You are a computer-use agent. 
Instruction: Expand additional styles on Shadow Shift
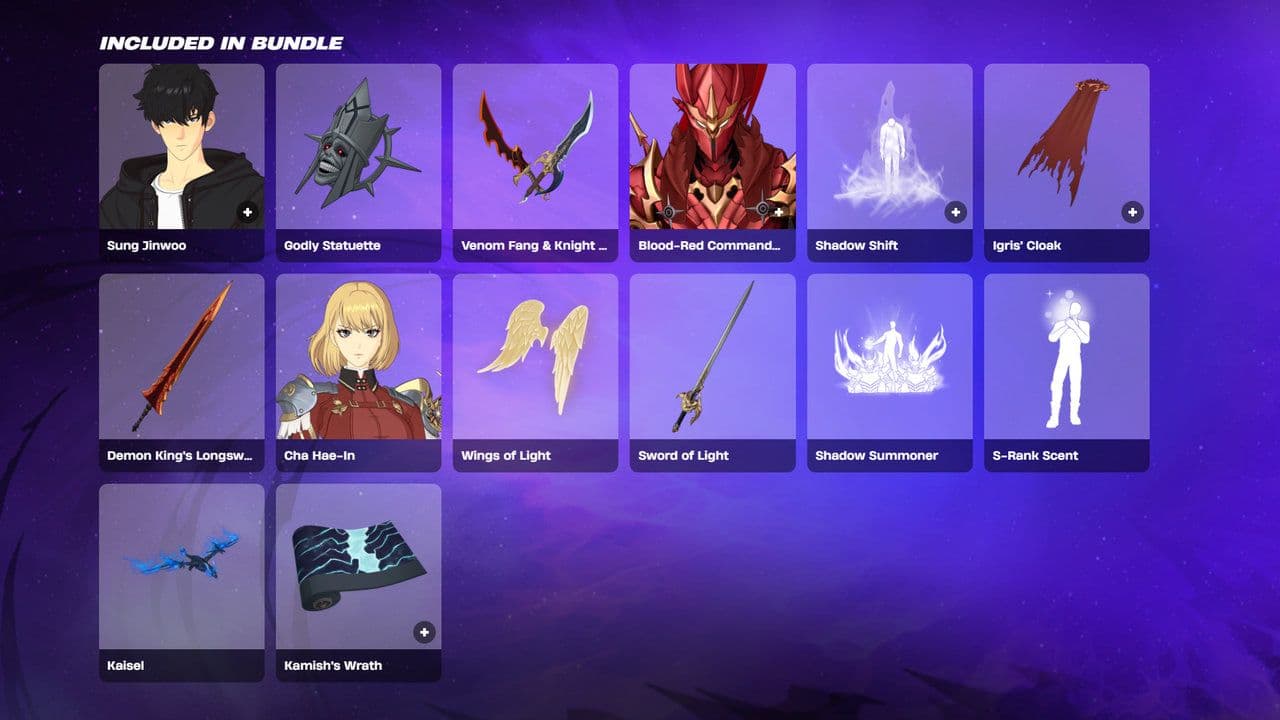pyautogui.click(x=956, y=212)
